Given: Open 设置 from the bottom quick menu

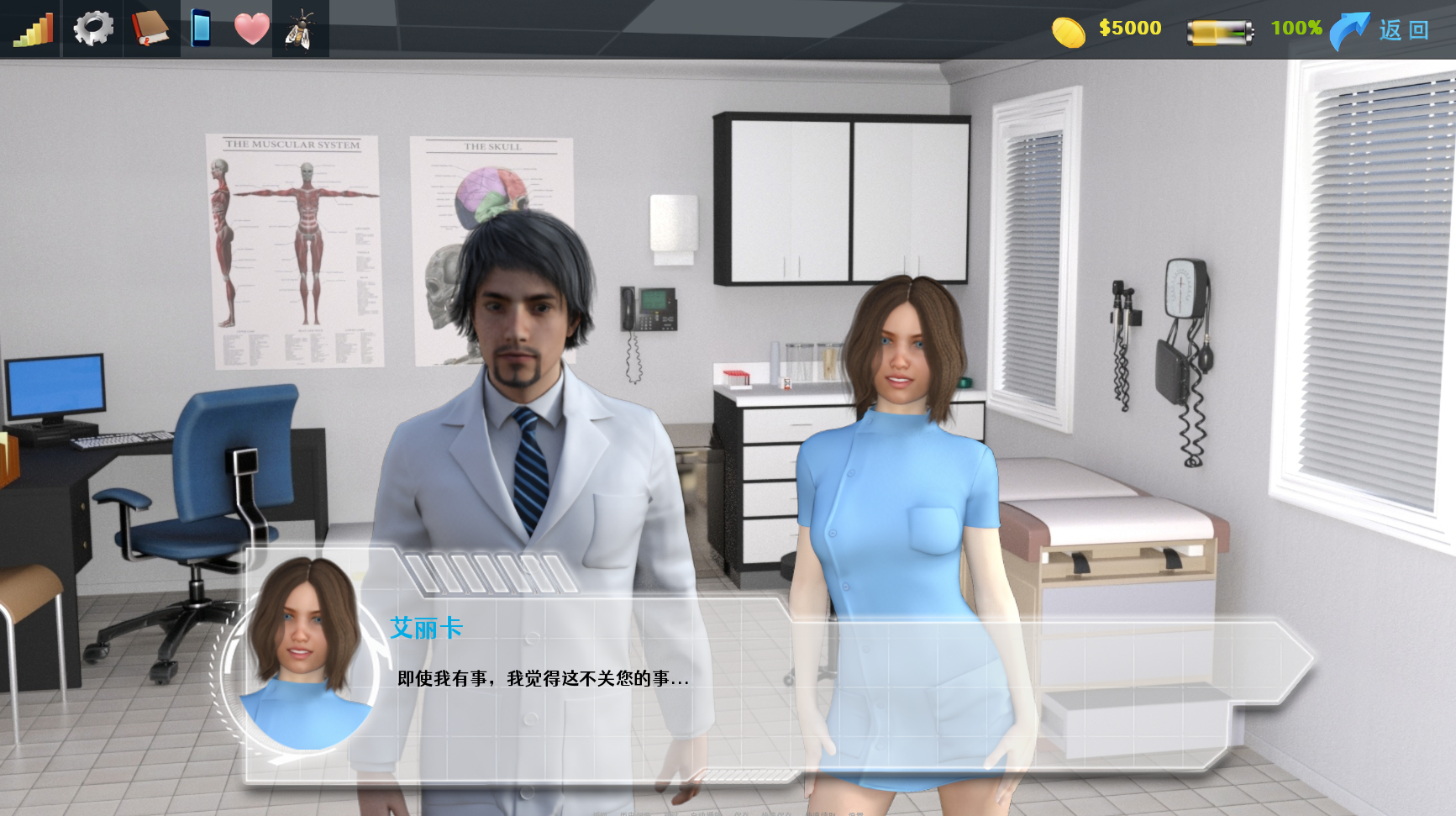Looking at the screenshot, I should tap(856, 813).
